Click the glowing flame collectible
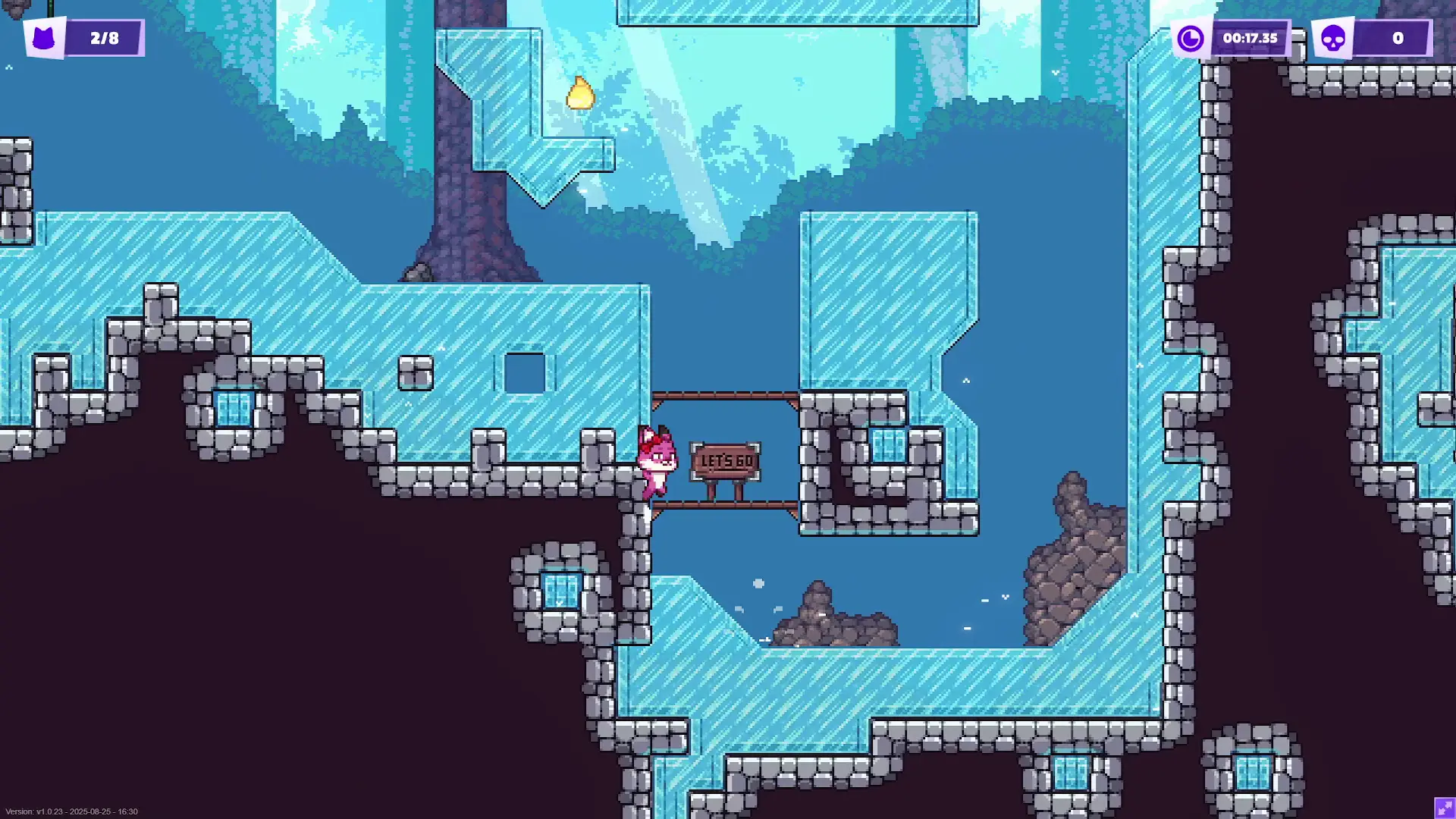Viewport: 1456px width, 819px height. [581, 93]
